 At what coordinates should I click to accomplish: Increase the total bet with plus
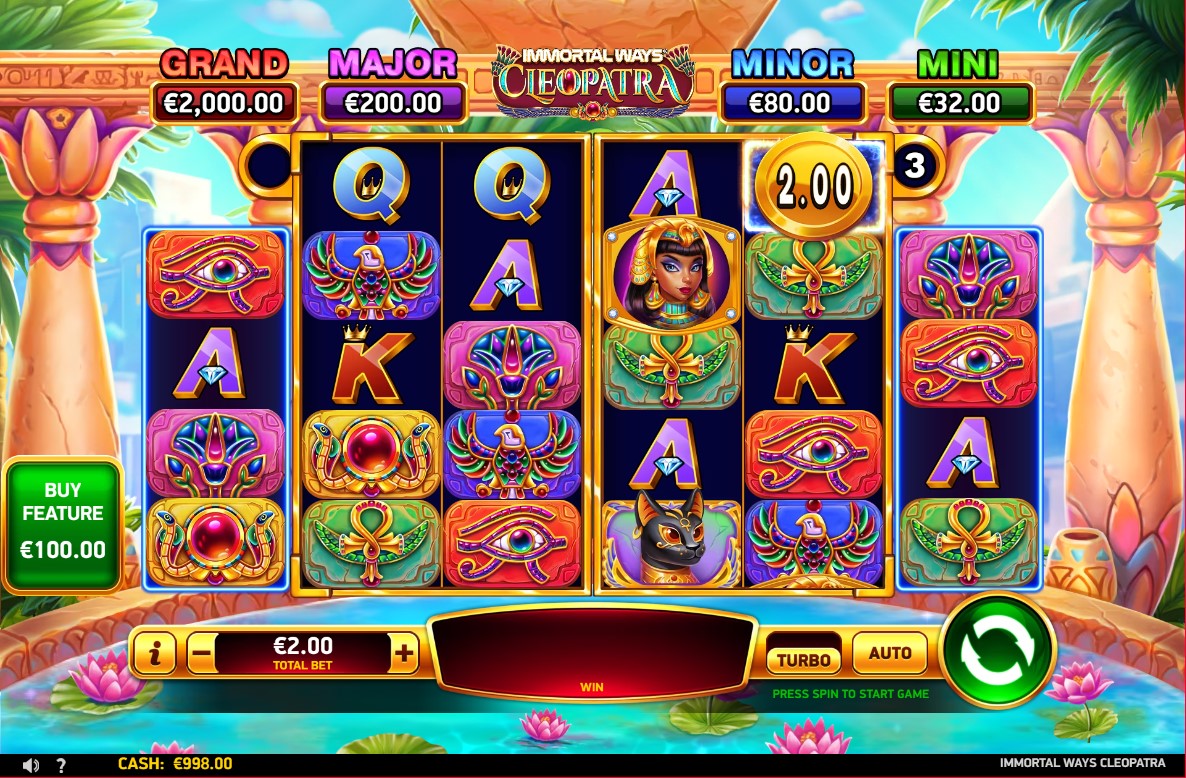(404, 654)
